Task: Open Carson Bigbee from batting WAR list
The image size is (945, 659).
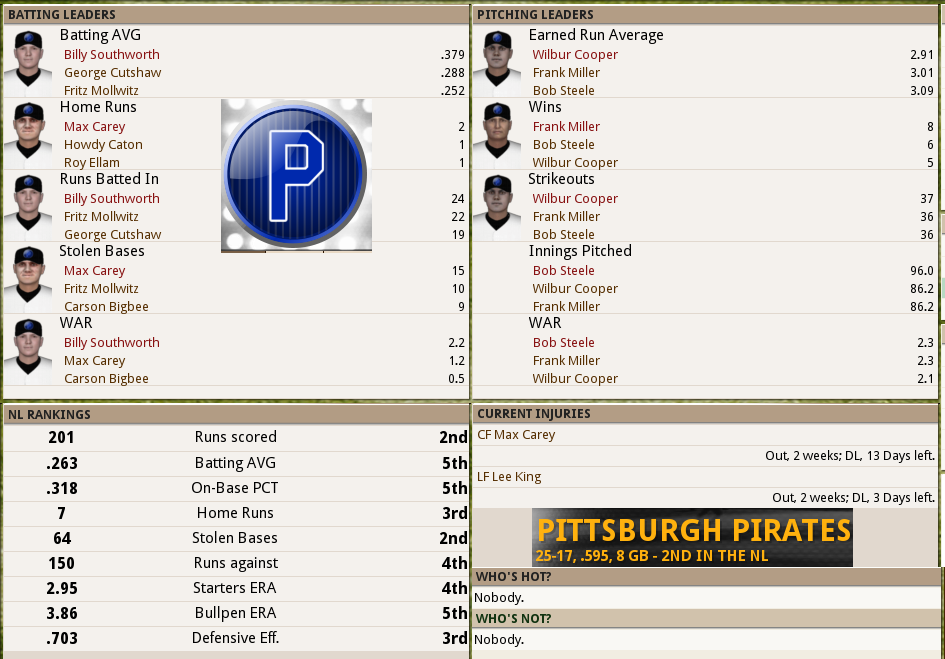Action: (106, 379)
